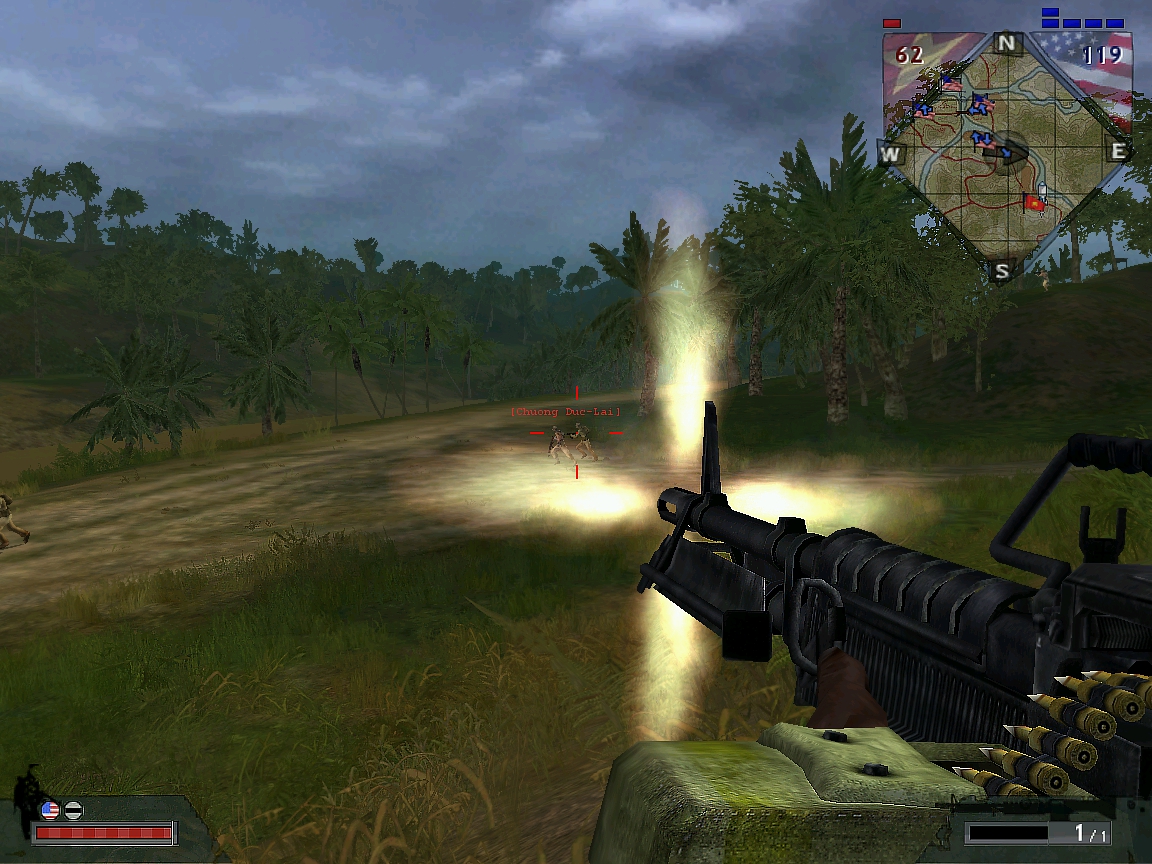Image resolution: width=1152 pixels, height=864 pixels.
Task: Click the round US flag team icon
Action: 49,810
